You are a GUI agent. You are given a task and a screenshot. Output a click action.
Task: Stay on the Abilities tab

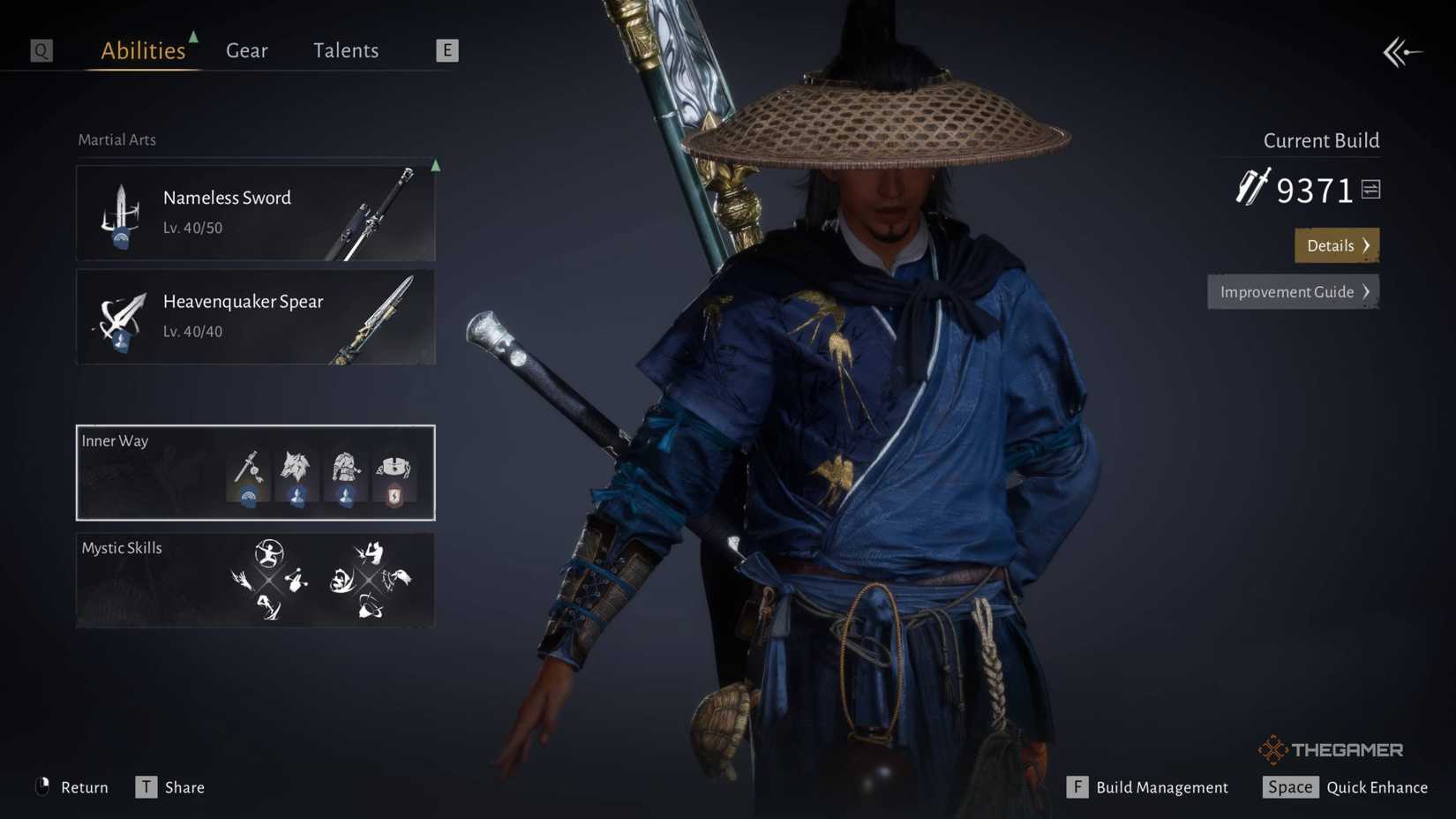(x=142, y=50)
